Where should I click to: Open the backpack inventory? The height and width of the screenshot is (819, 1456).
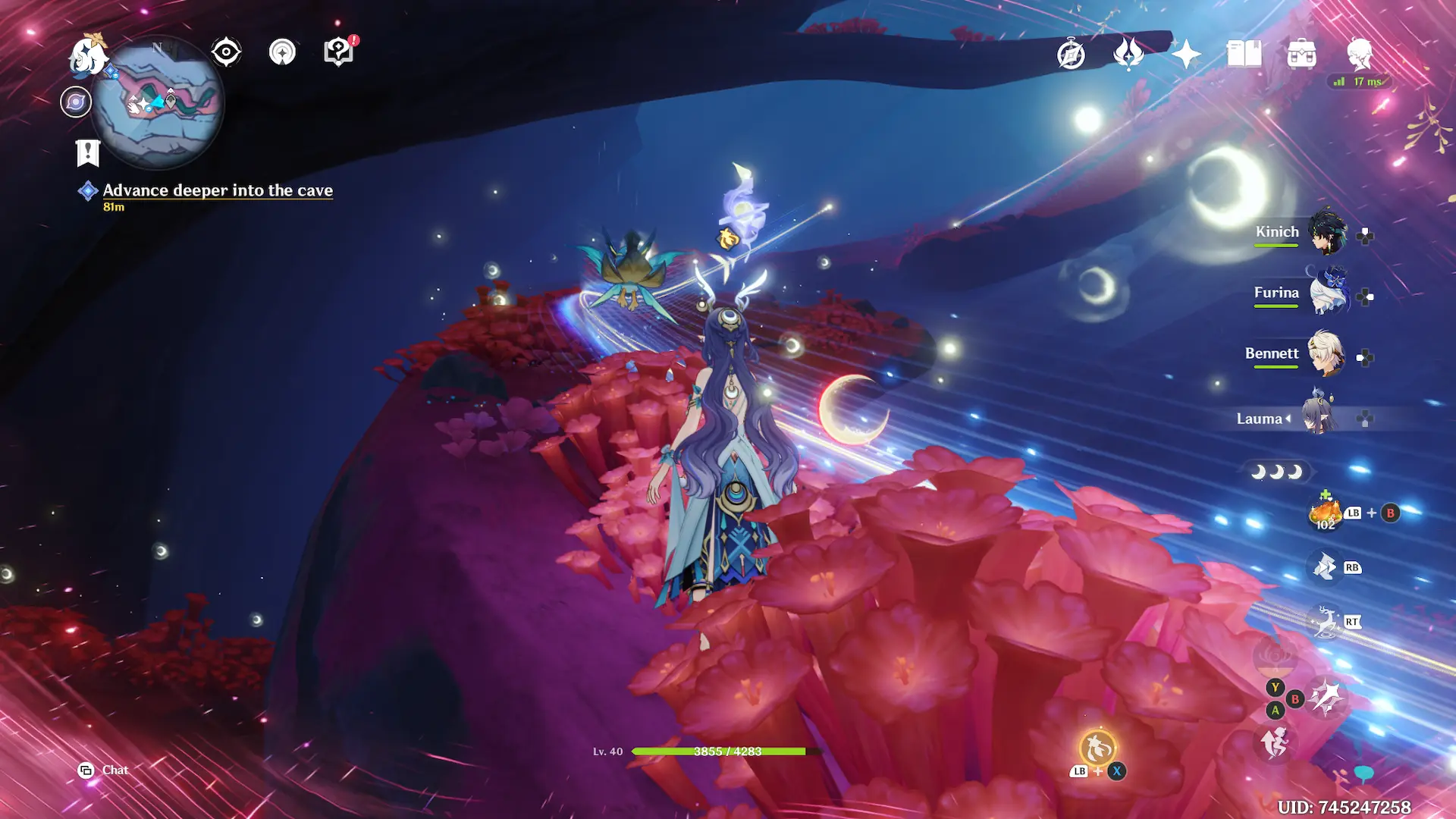(x=1301, y=54)
